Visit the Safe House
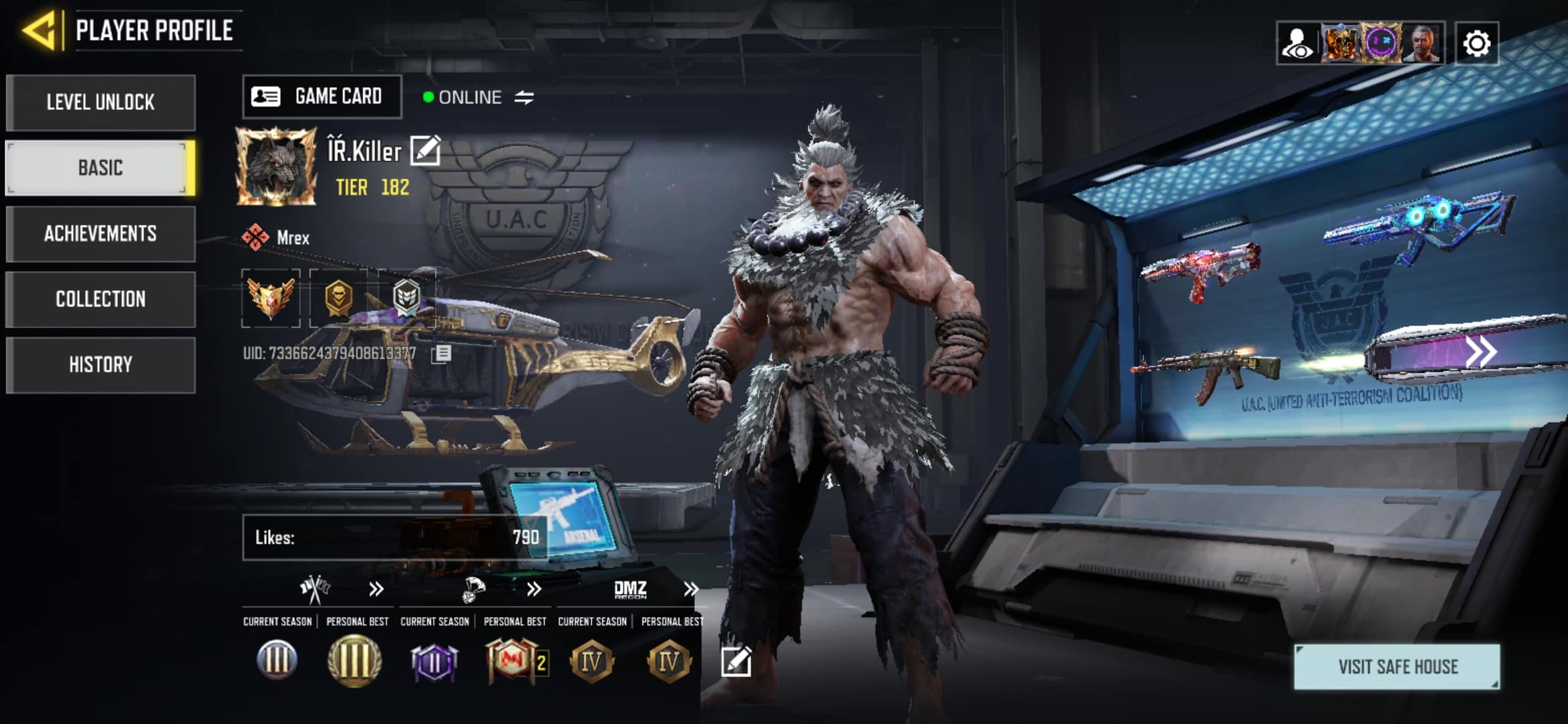Image resolution: width=1568 pixels, height=724 pixels. click(x=1397, y=666)
